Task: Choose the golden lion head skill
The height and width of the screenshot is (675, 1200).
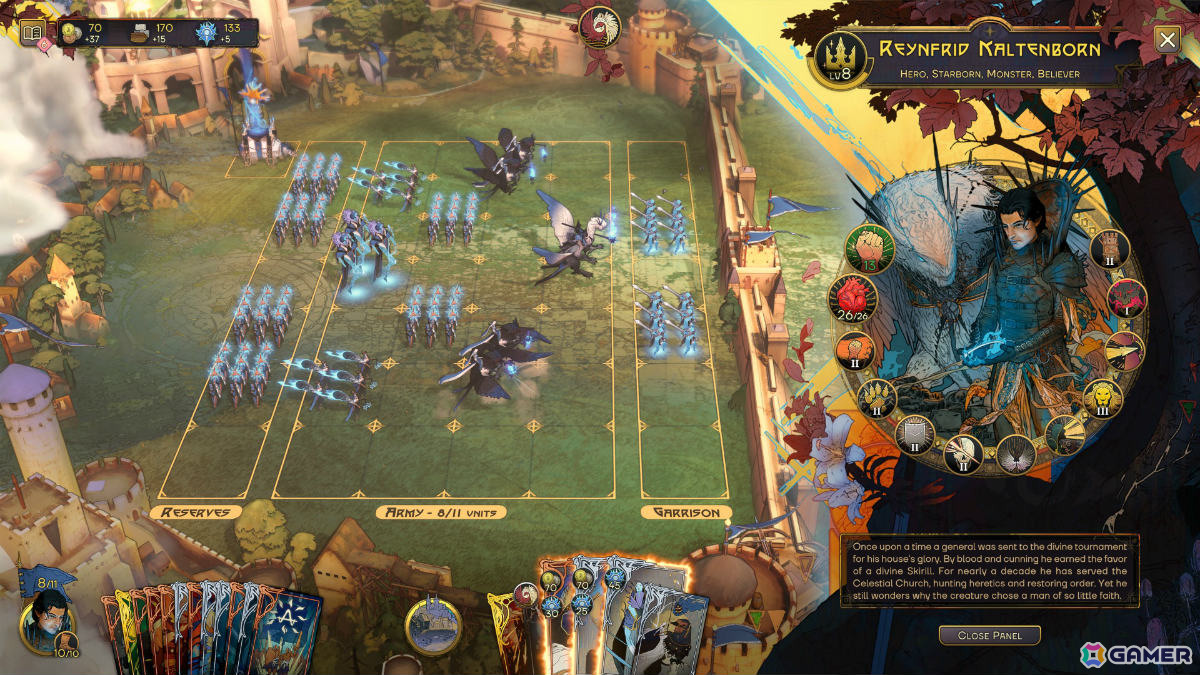Action: click(x=1103, y=399)
